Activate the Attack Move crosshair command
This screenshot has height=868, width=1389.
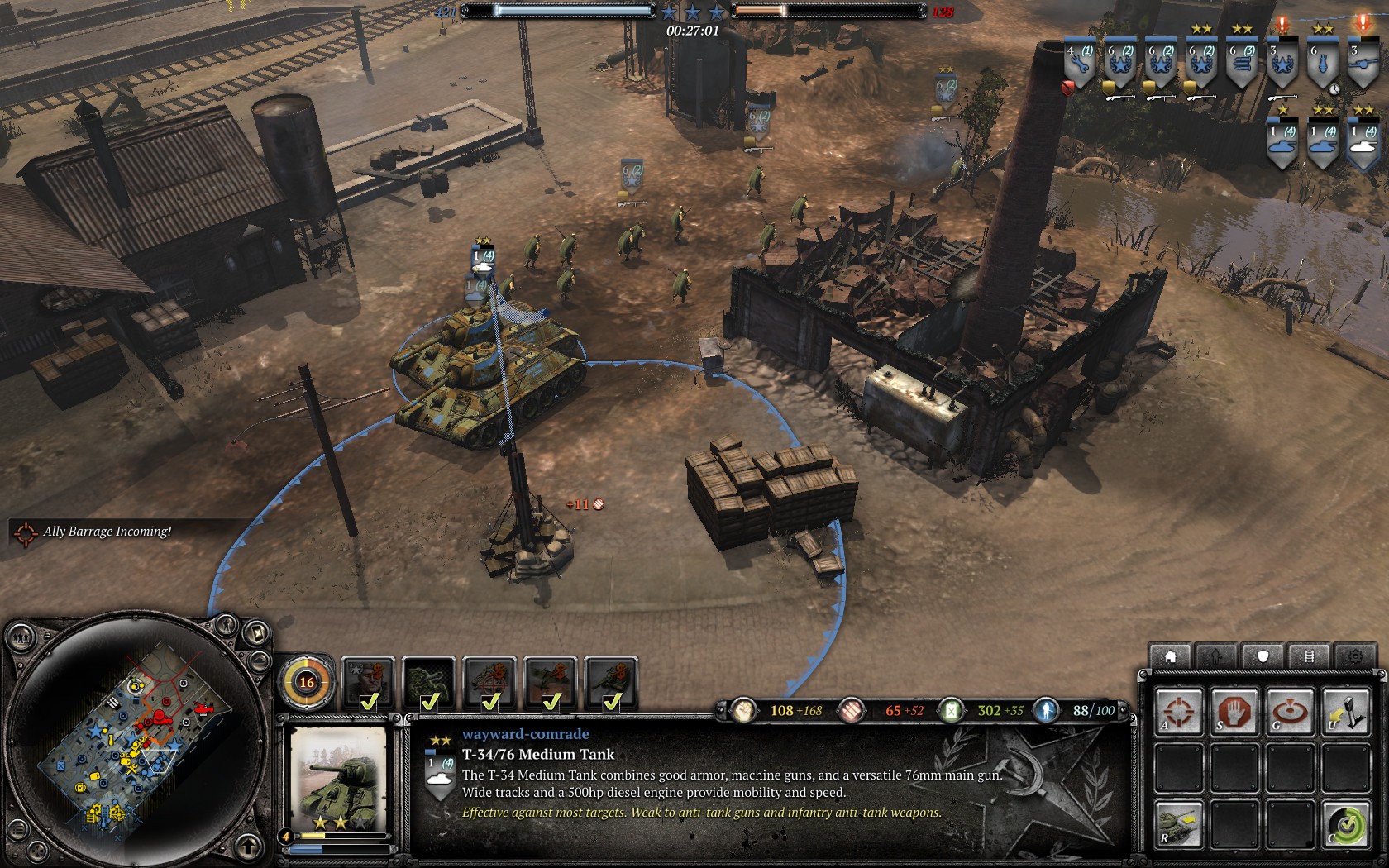click(x=1179, y=712)
